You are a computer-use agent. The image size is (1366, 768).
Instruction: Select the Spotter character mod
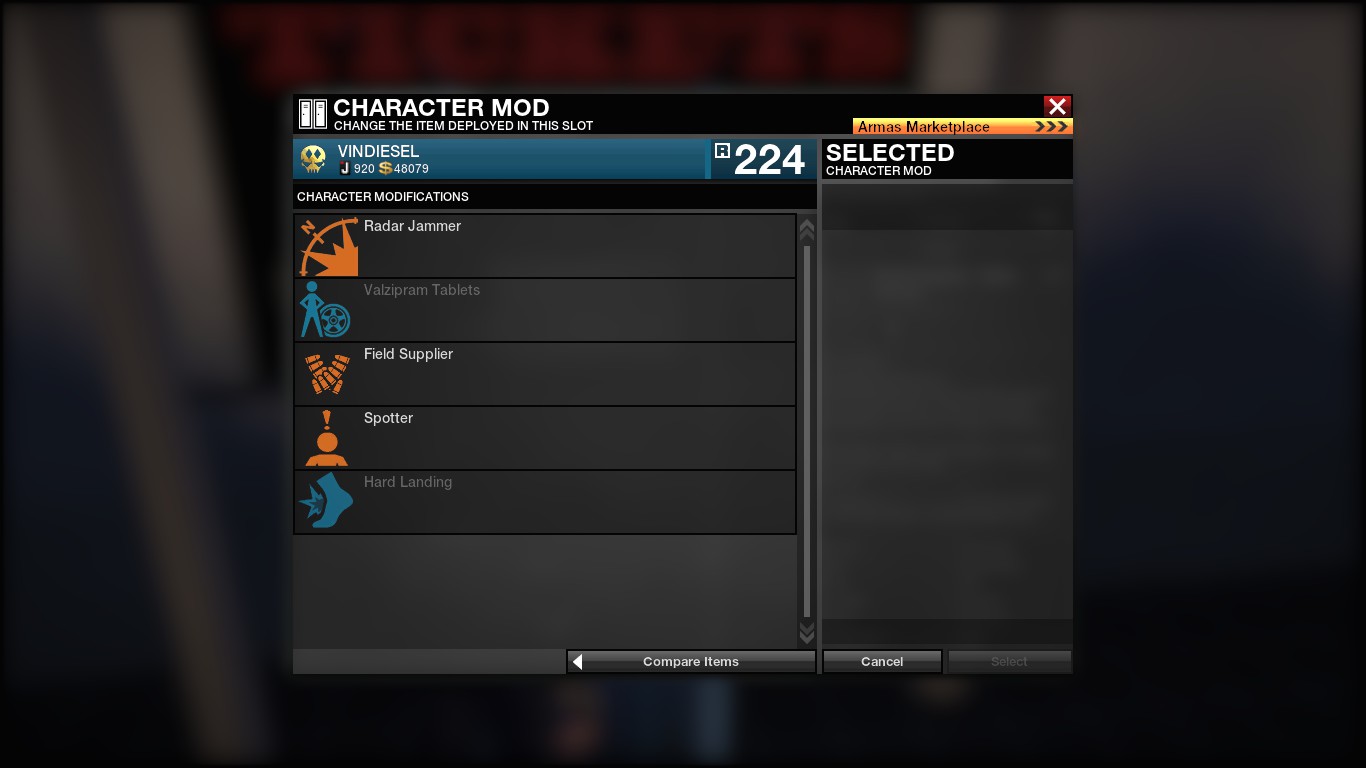545,438
